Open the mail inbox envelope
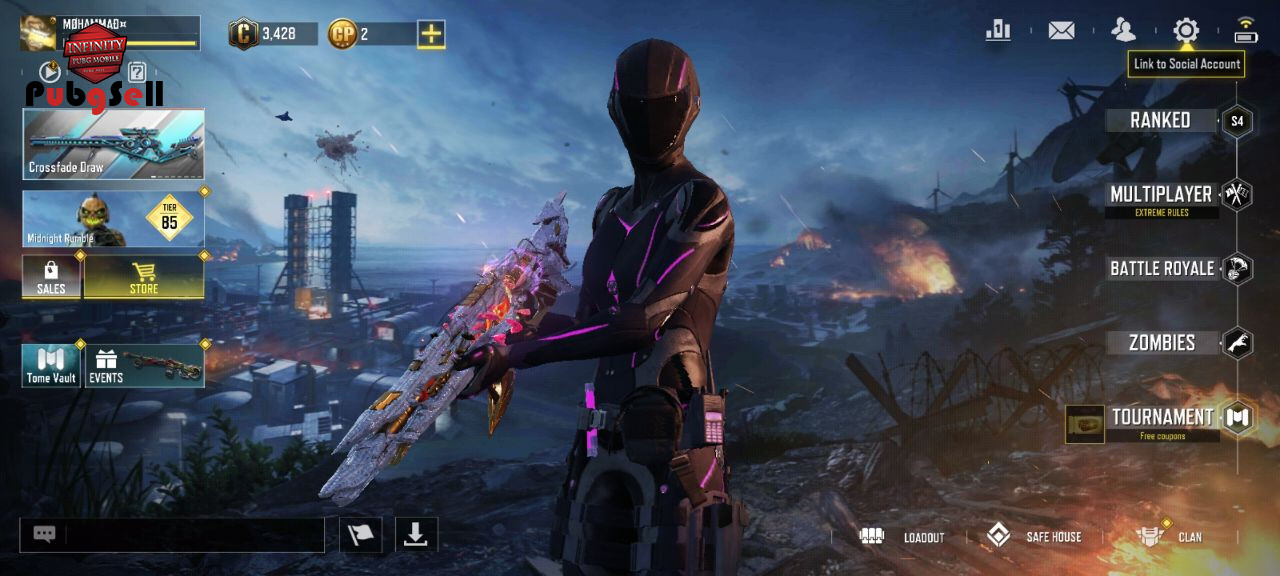1280x576 pixels. 1061,31
